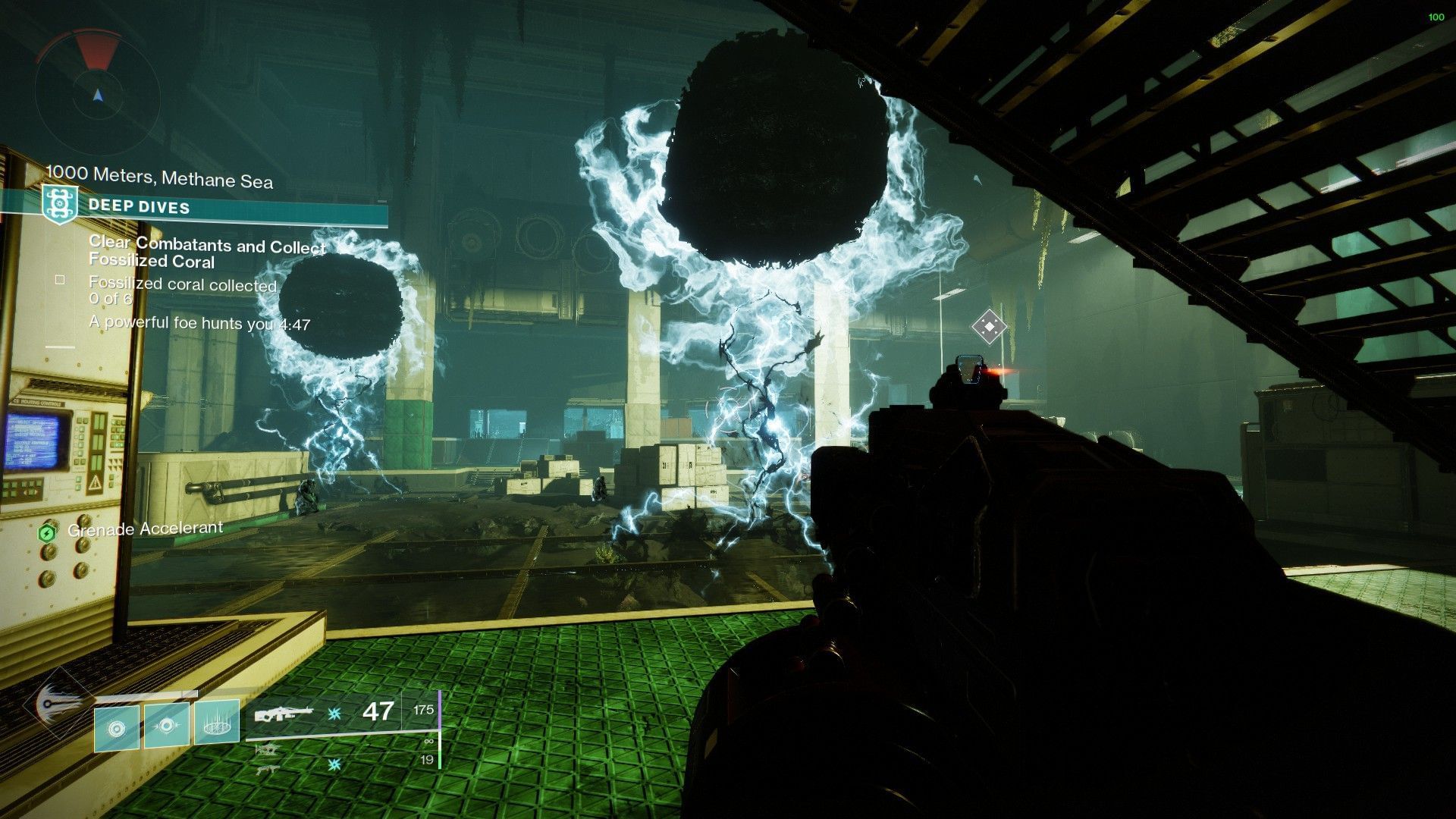Viewport: 1456px width, 819px height.
Task: Tick the Fossilized coral collected objective checkbox
Action: (x=60, y=280)
